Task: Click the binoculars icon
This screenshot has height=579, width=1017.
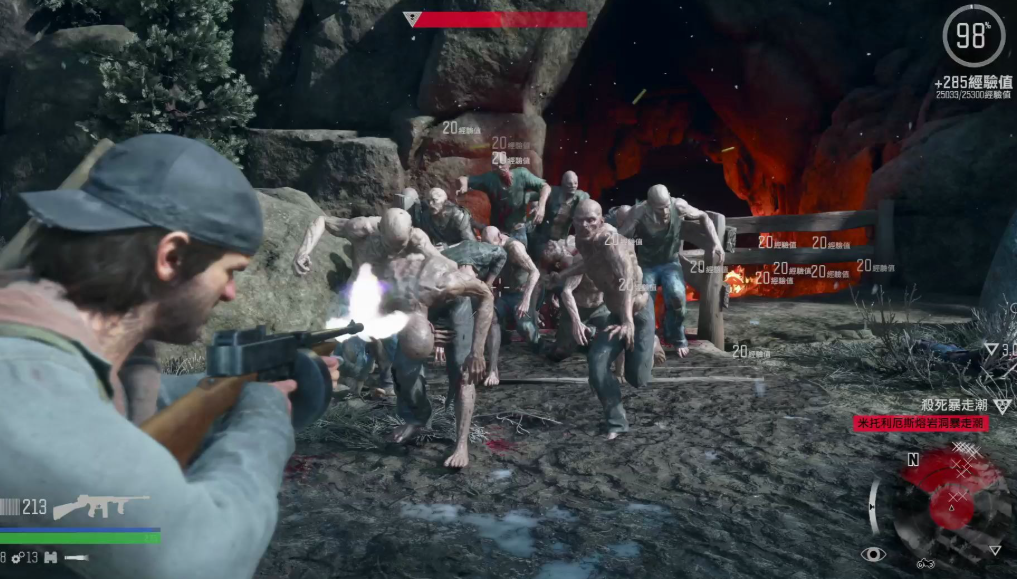Action: (50, 557)
